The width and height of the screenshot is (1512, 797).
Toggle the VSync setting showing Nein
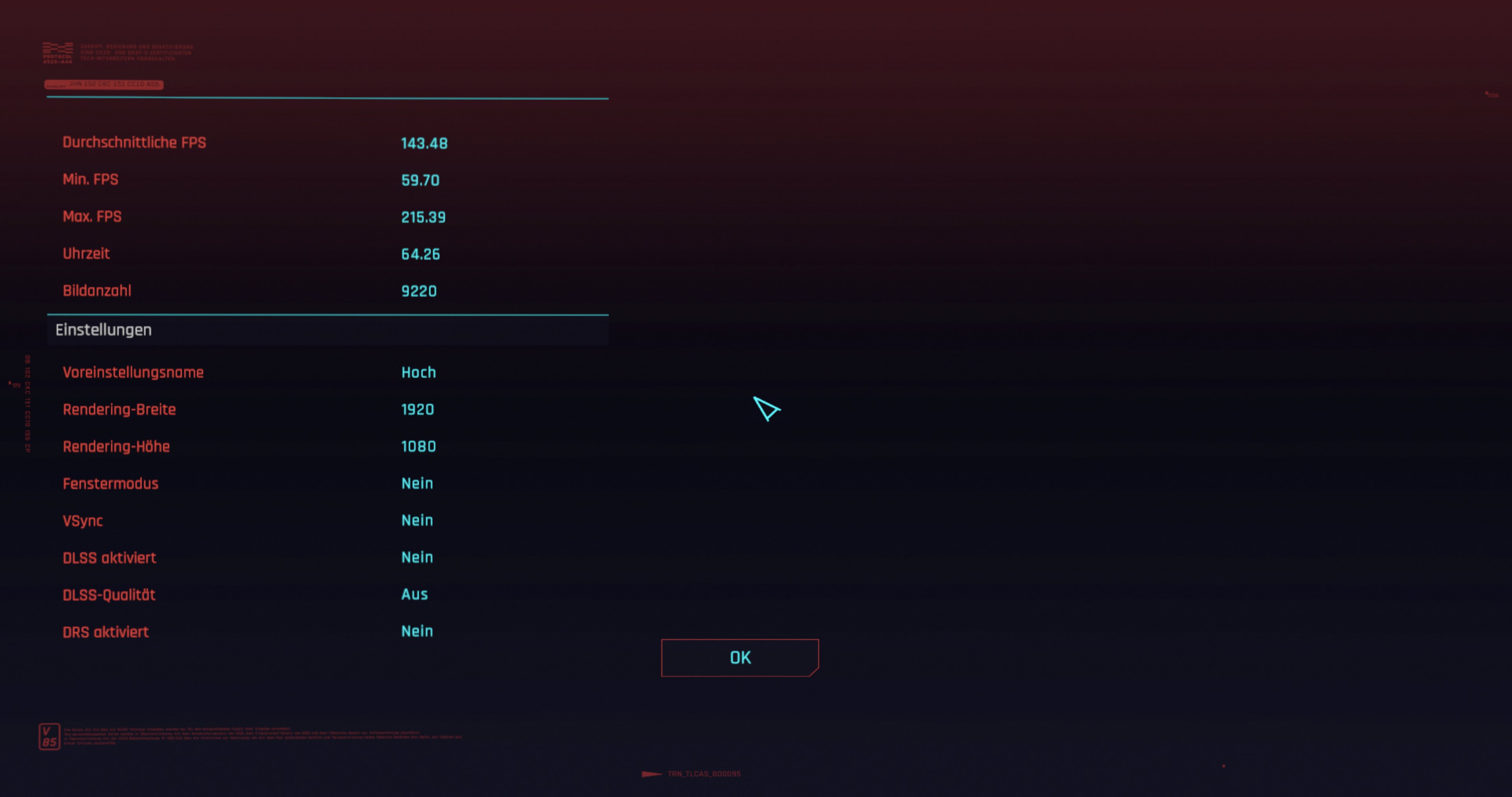coord(417,521)
